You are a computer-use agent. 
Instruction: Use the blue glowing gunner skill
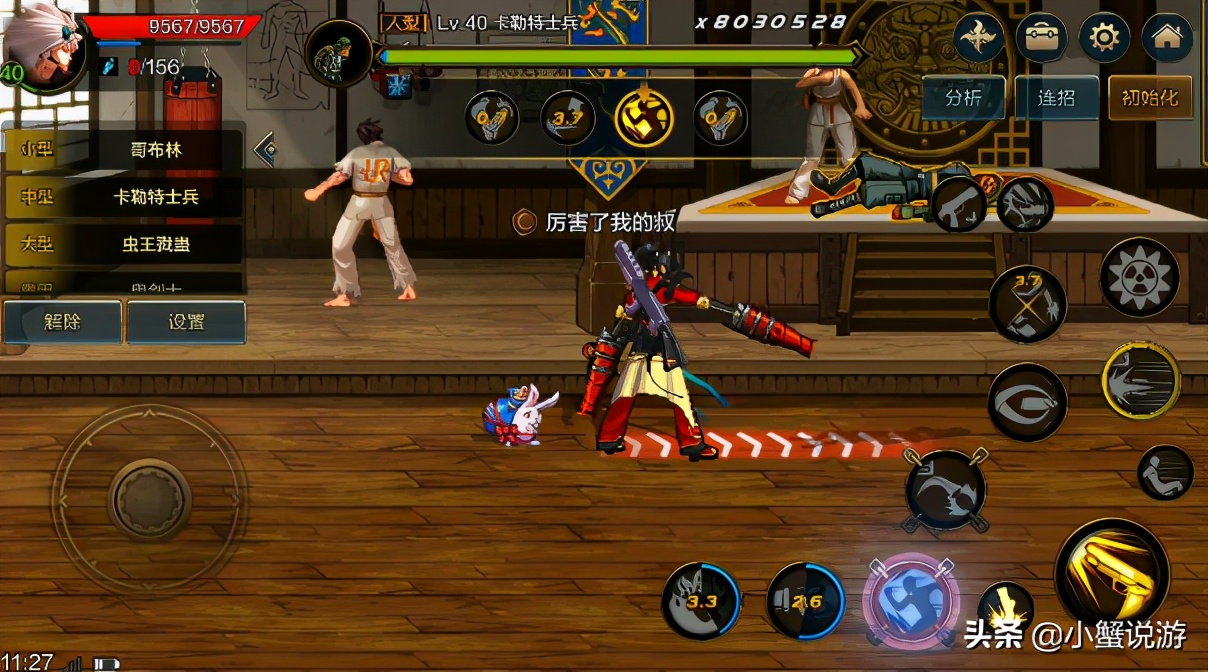pyautogui.click(x=910, y=600)
